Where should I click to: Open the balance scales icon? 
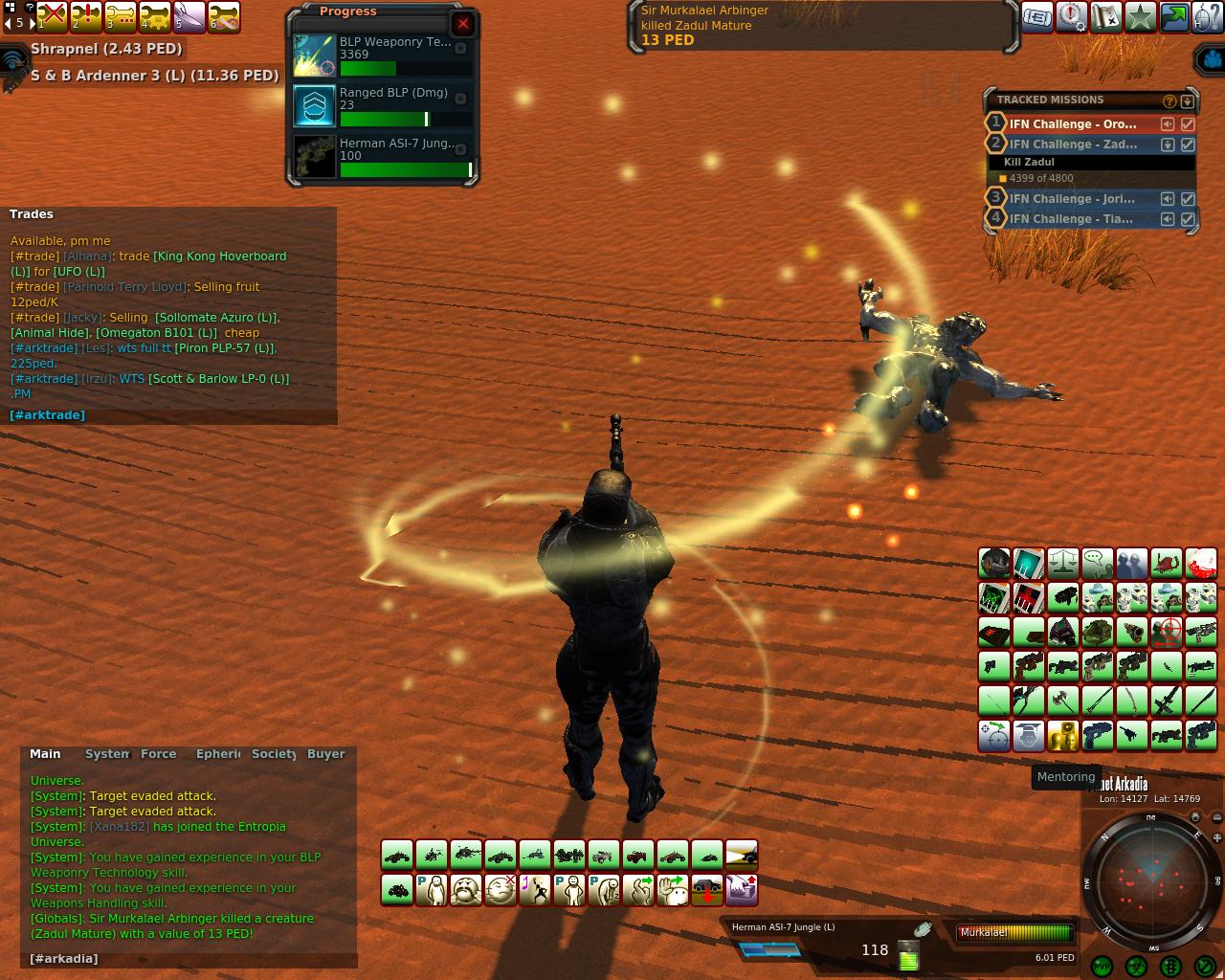pyautogui.click(x=1063, y=562)
